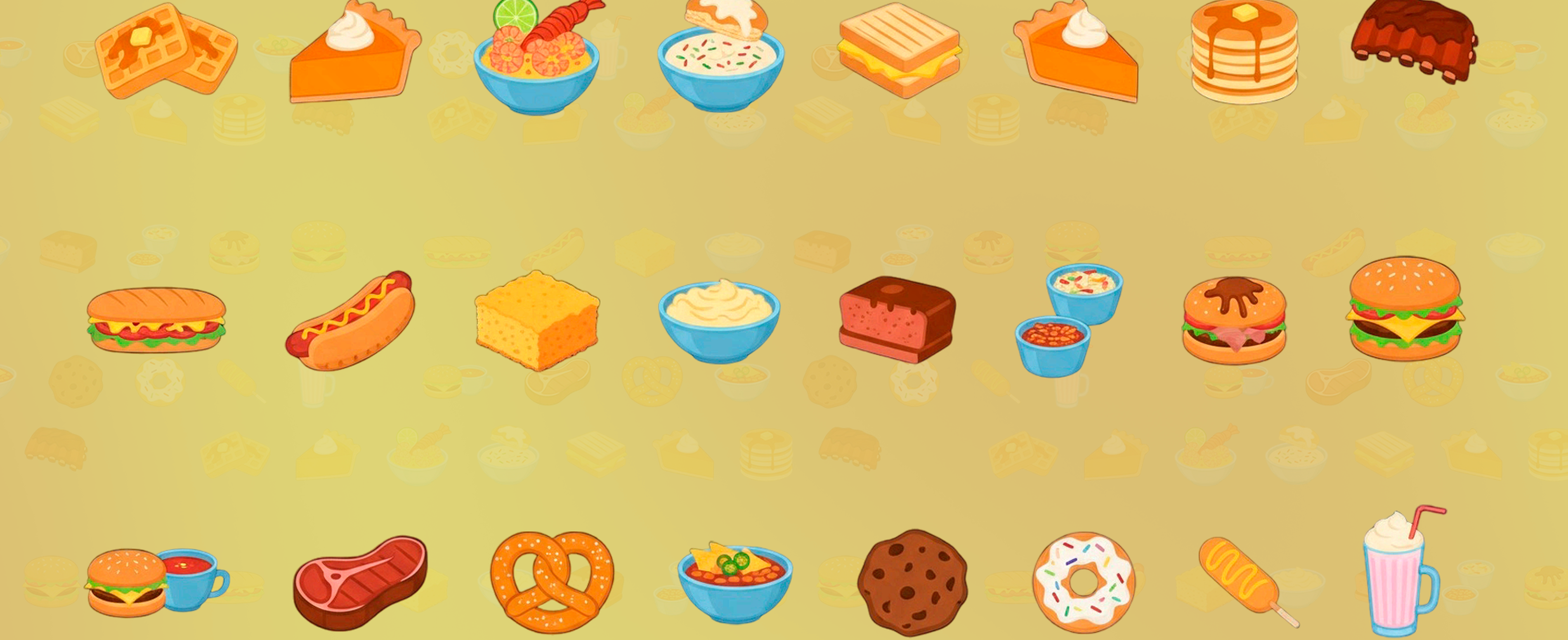Select the mashed potatoes bowl

719,321
